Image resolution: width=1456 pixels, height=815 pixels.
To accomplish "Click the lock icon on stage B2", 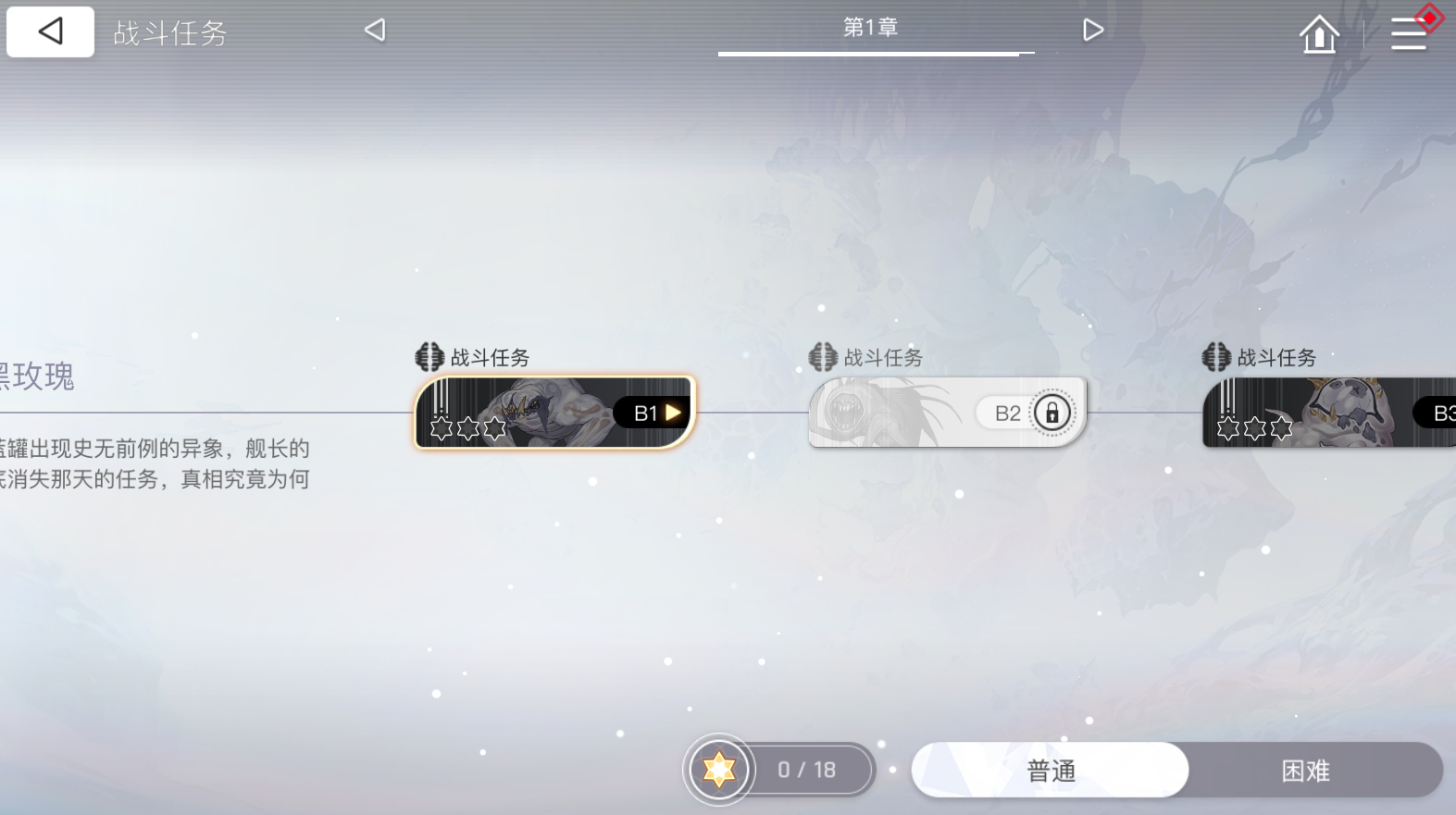I will coord(1051,413).
